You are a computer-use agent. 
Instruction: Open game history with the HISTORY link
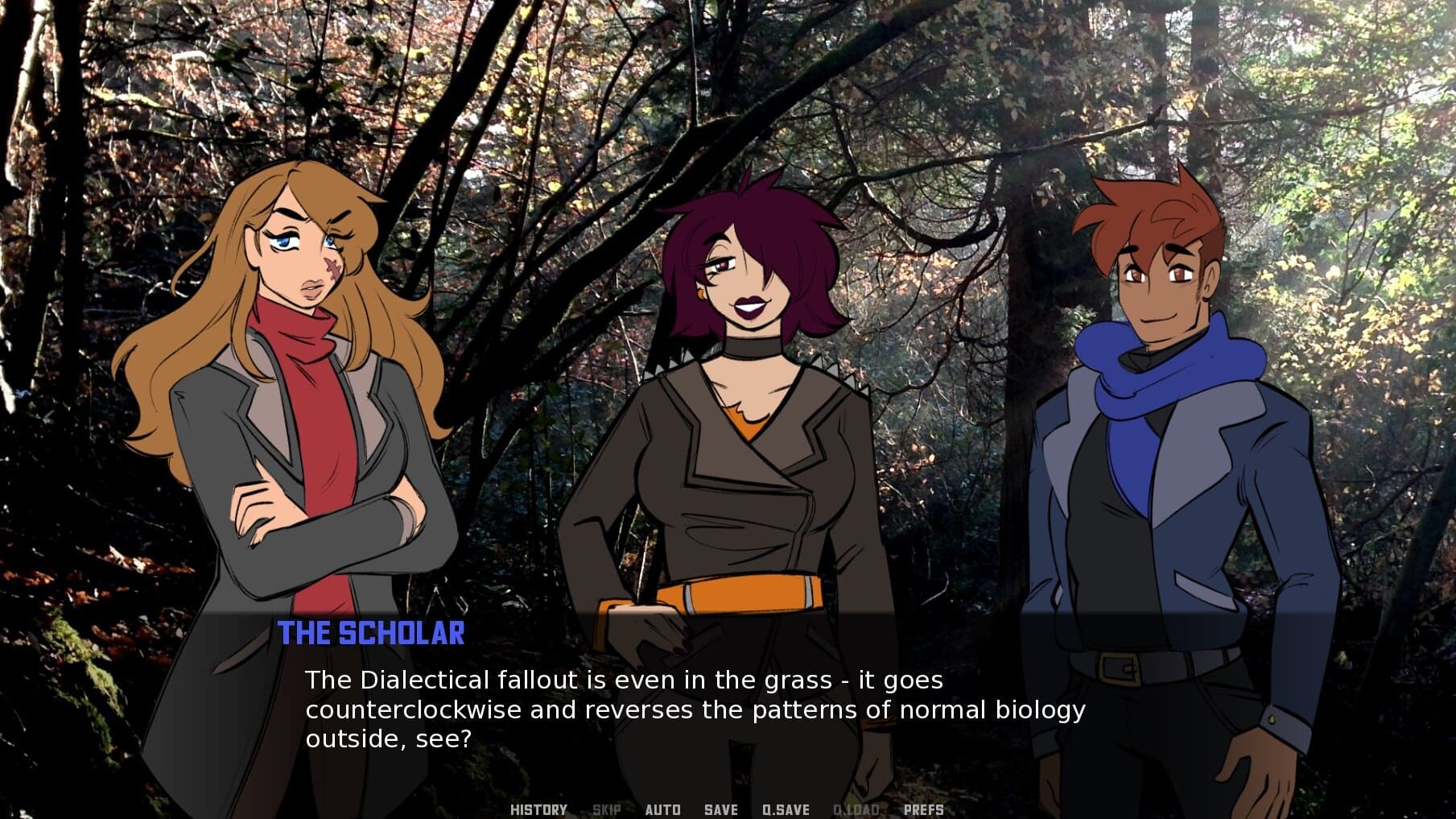(538, 810)
